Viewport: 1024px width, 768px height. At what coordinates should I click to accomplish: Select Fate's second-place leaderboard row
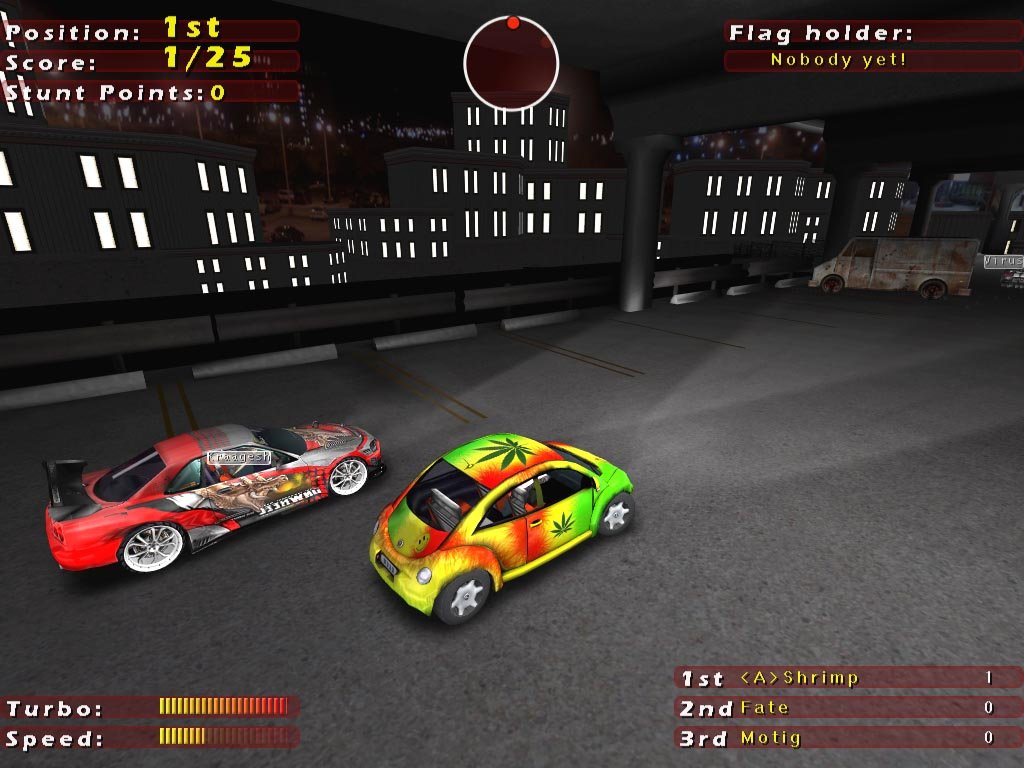(848, 708)
